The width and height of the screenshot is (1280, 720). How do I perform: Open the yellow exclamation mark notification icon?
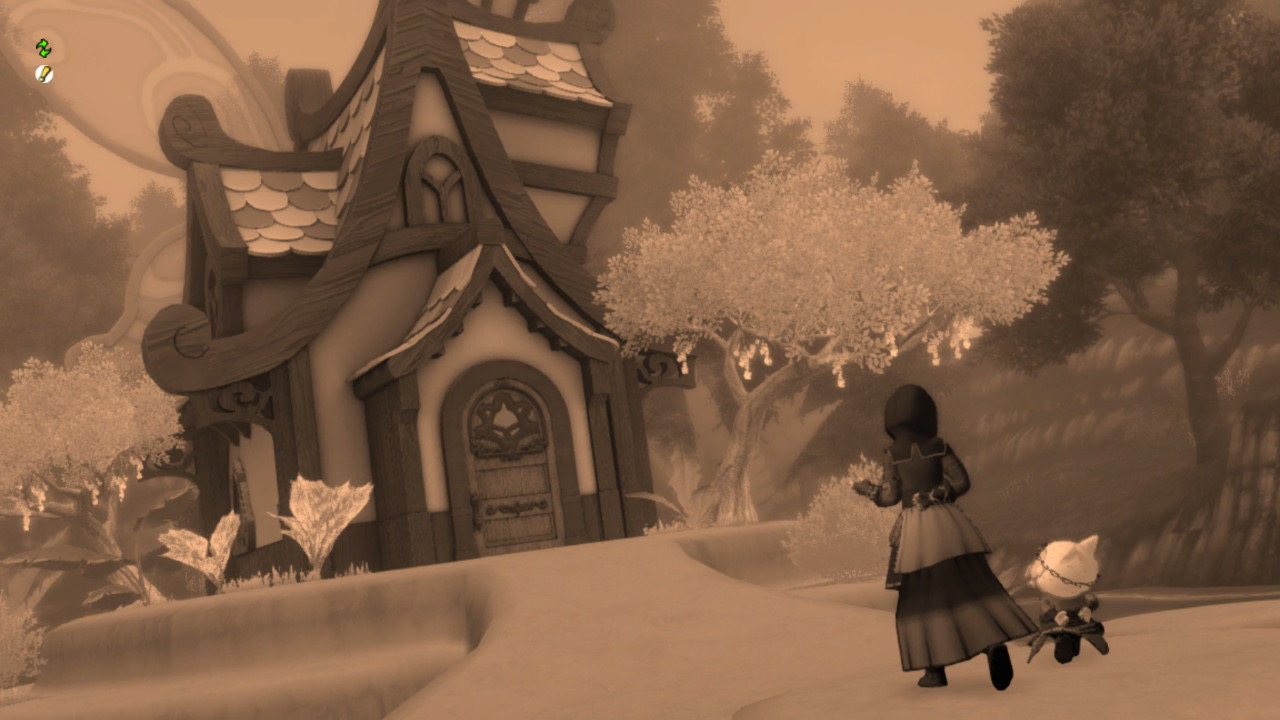click(43, 74)
